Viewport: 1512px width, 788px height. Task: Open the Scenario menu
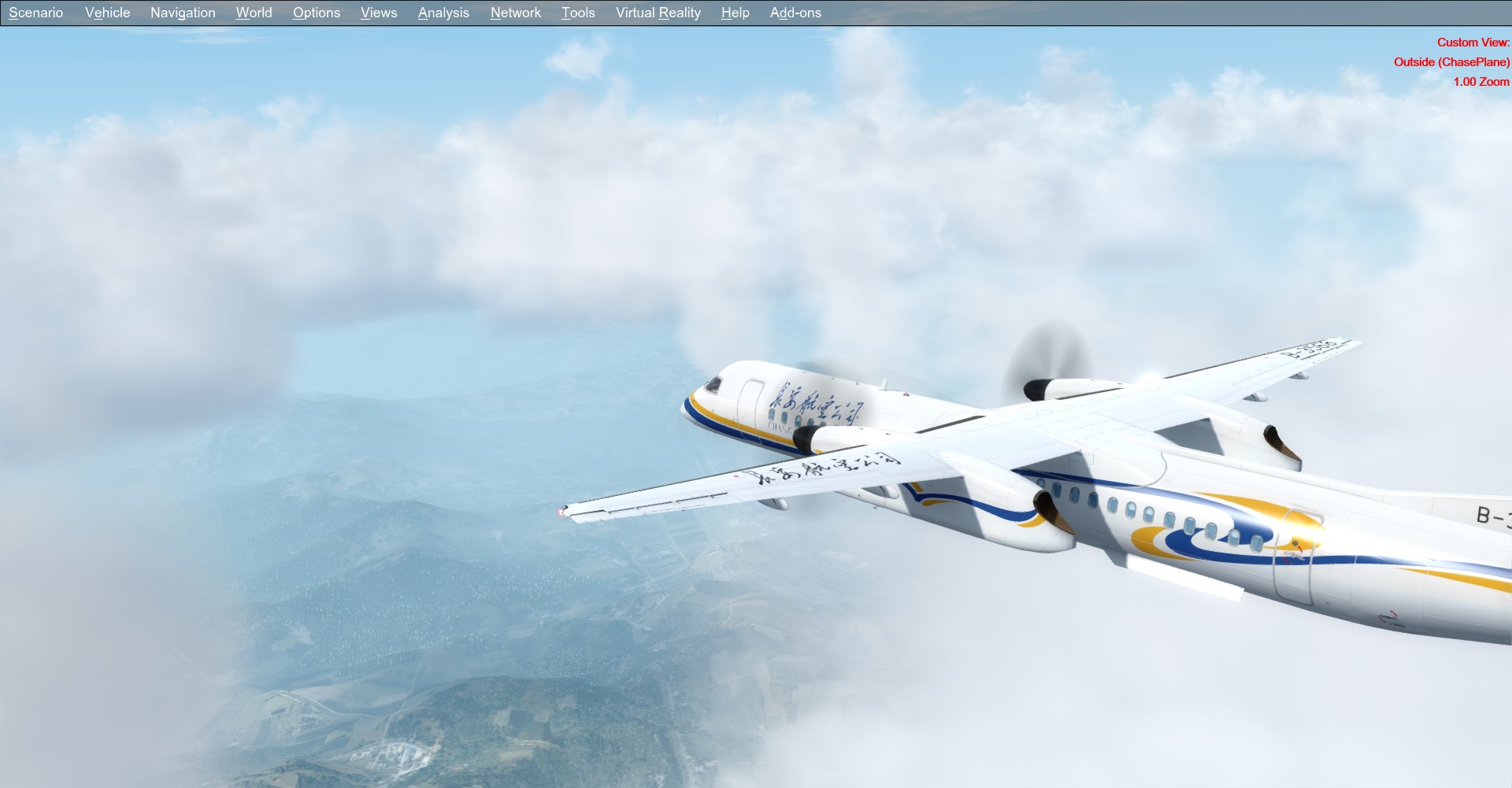click(x=35, y=13)
